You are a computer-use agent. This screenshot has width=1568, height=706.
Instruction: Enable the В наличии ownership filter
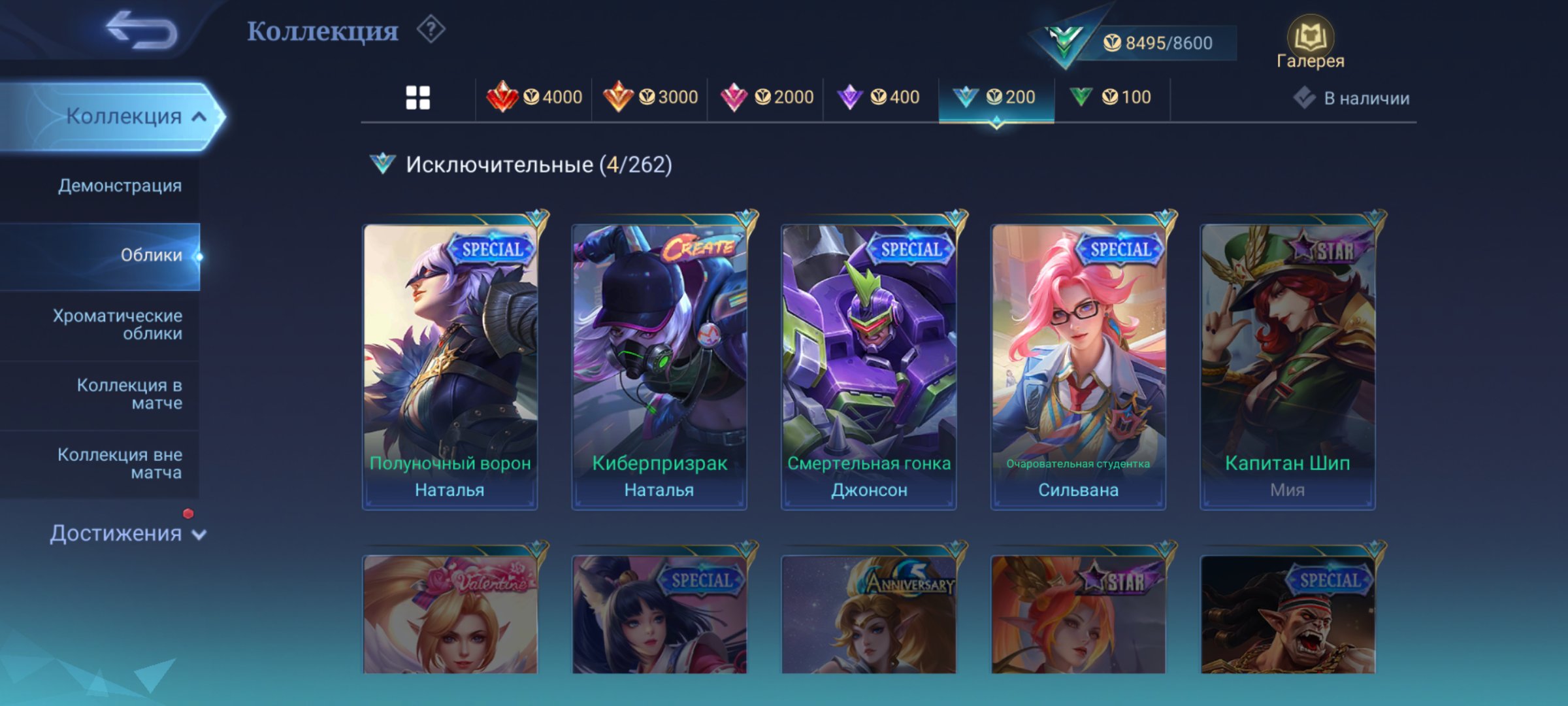[1352, 97]
